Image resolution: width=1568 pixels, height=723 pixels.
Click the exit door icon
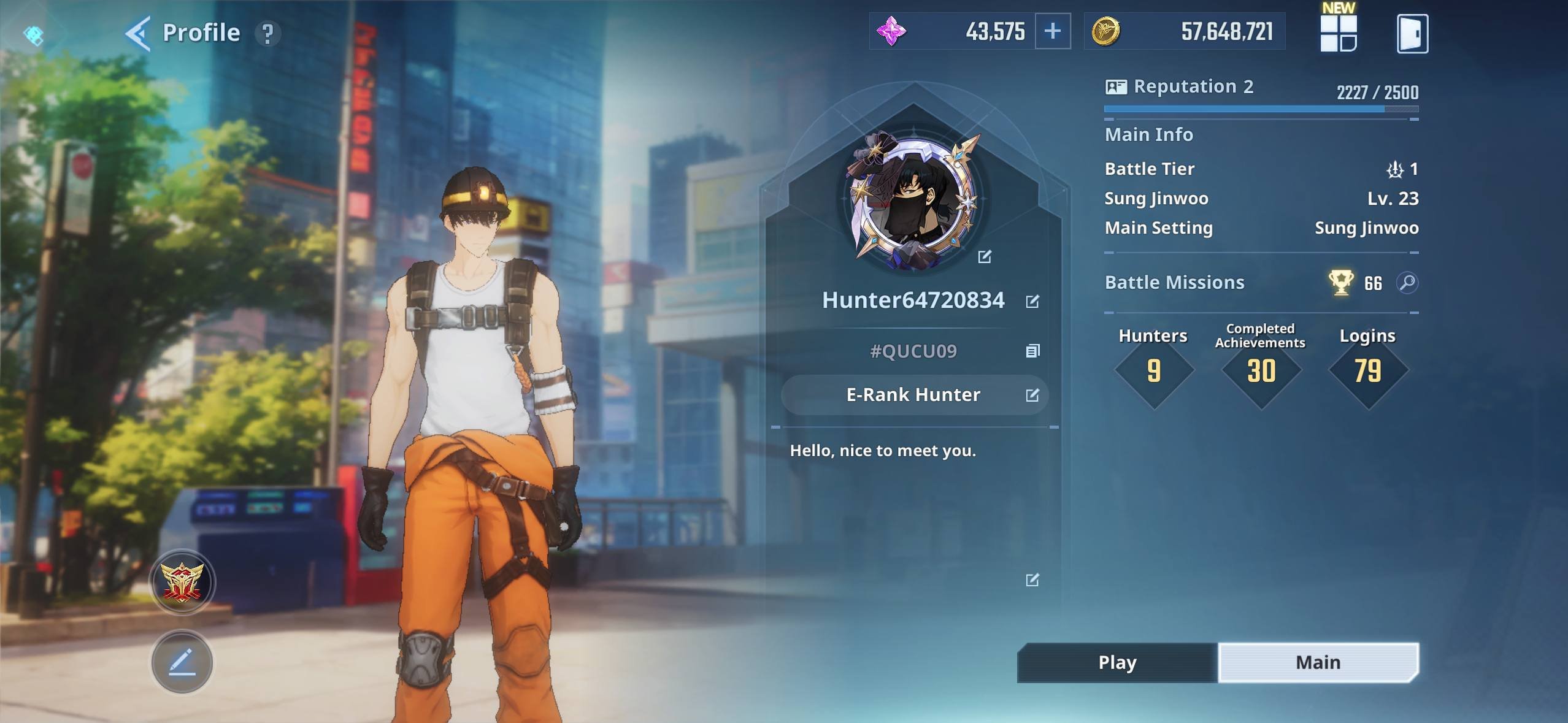click(x=1412, y=34)
